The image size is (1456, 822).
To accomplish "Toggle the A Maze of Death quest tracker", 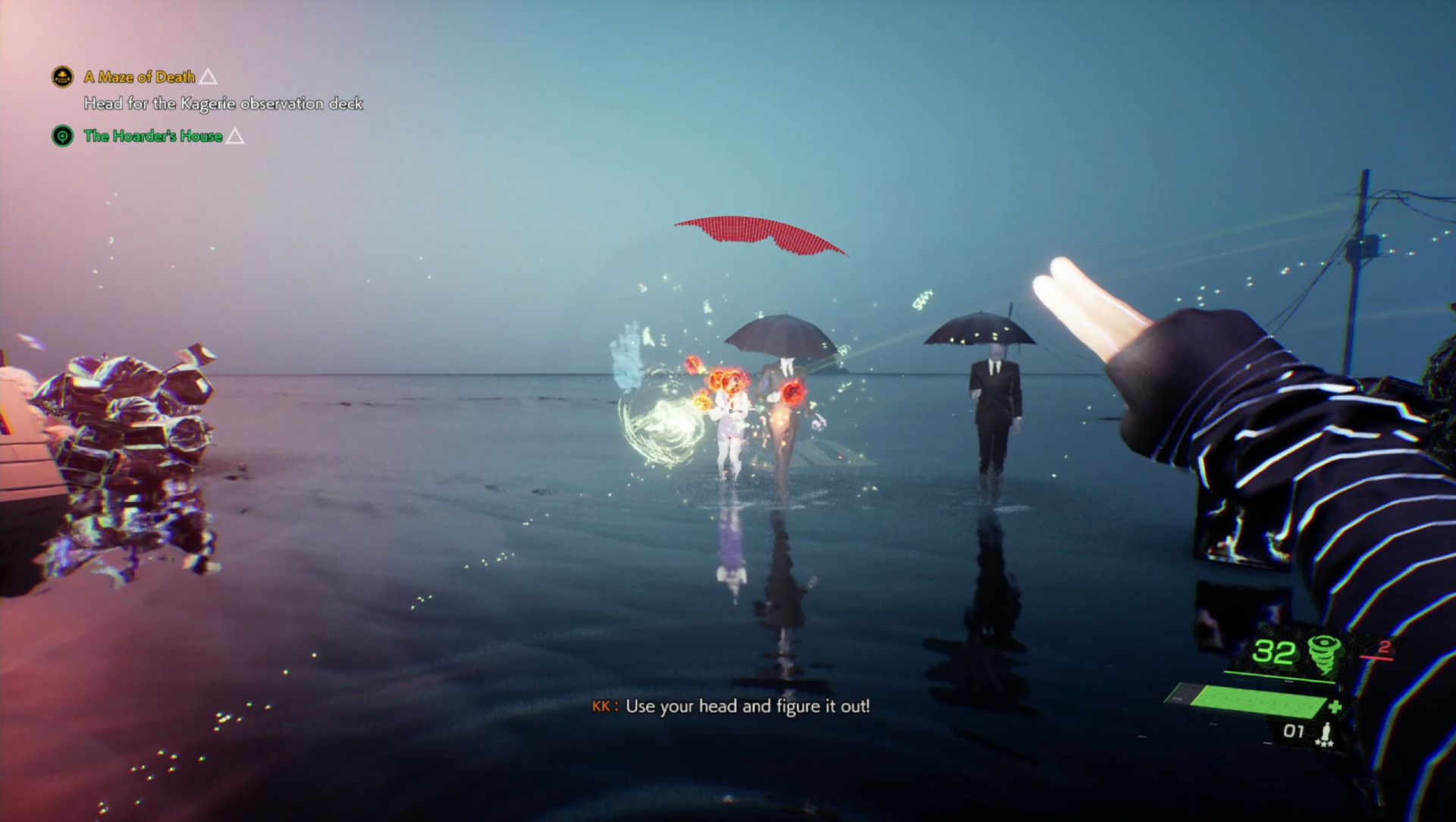I will pyautogui.click(x=140, y=77).
